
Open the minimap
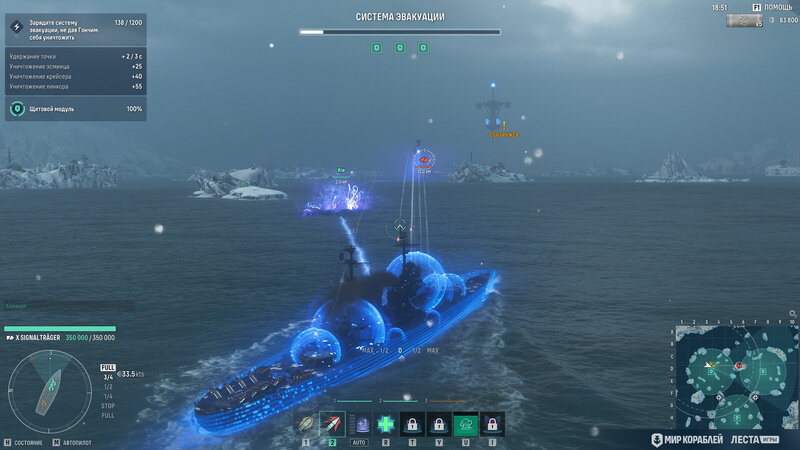pos(735,375)
